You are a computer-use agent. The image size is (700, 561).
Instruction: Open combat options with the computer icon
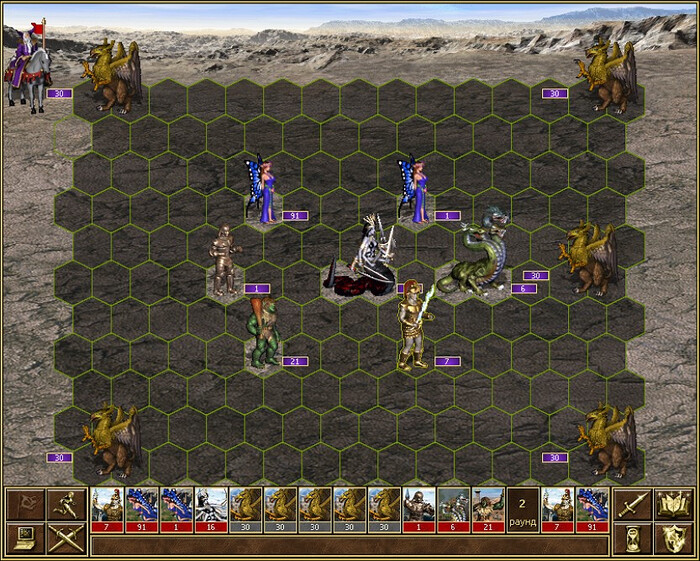(23, 538)
